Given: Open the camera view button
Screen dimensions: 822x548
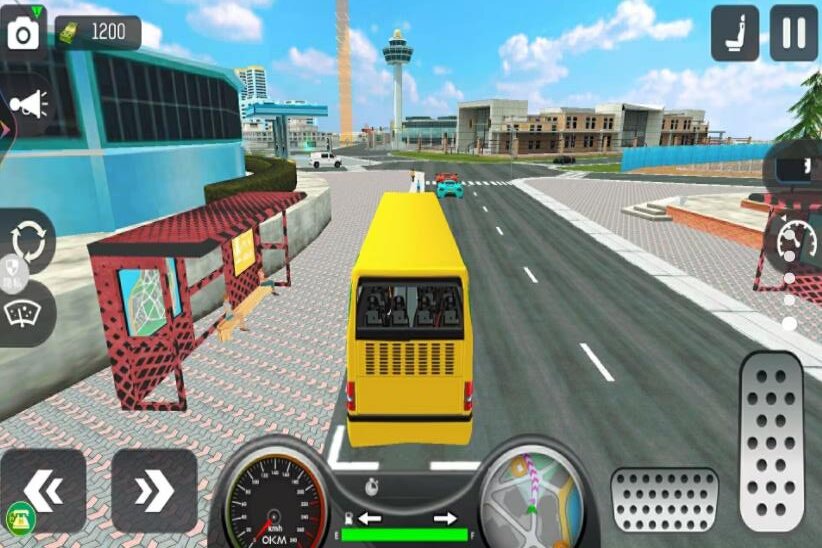Looking at the screenshot, I should click(x=23, y=30).
